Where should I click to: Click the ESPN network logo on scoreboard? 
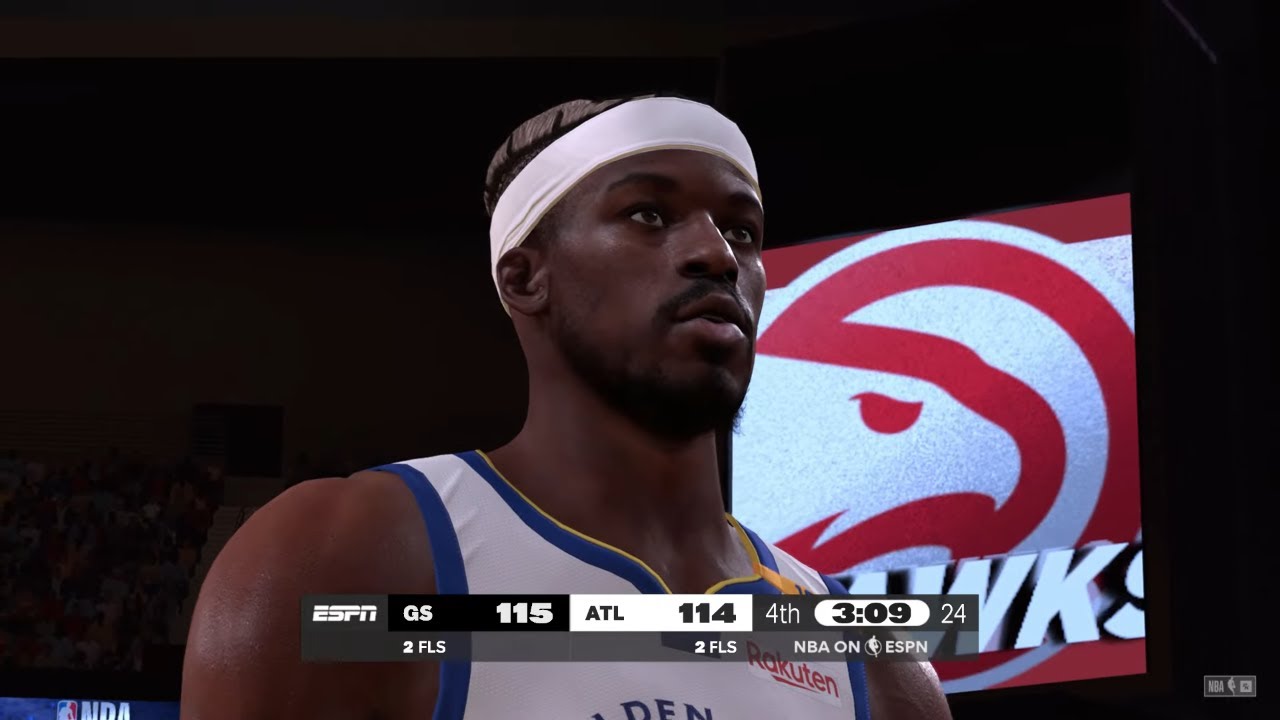345,613
